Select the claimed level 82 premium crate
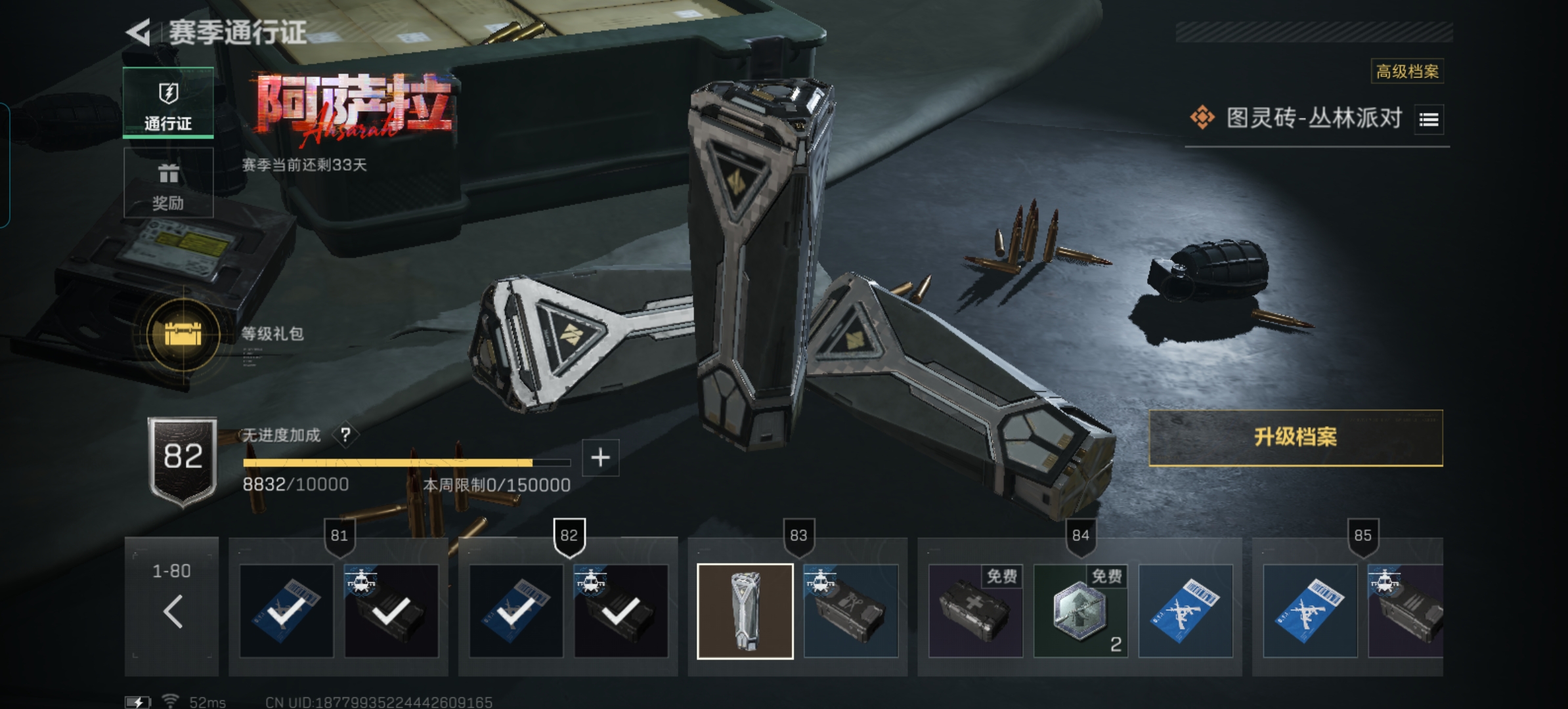Image resolution: width=1568 pixels, height=709 pixels. pos(621,611)
